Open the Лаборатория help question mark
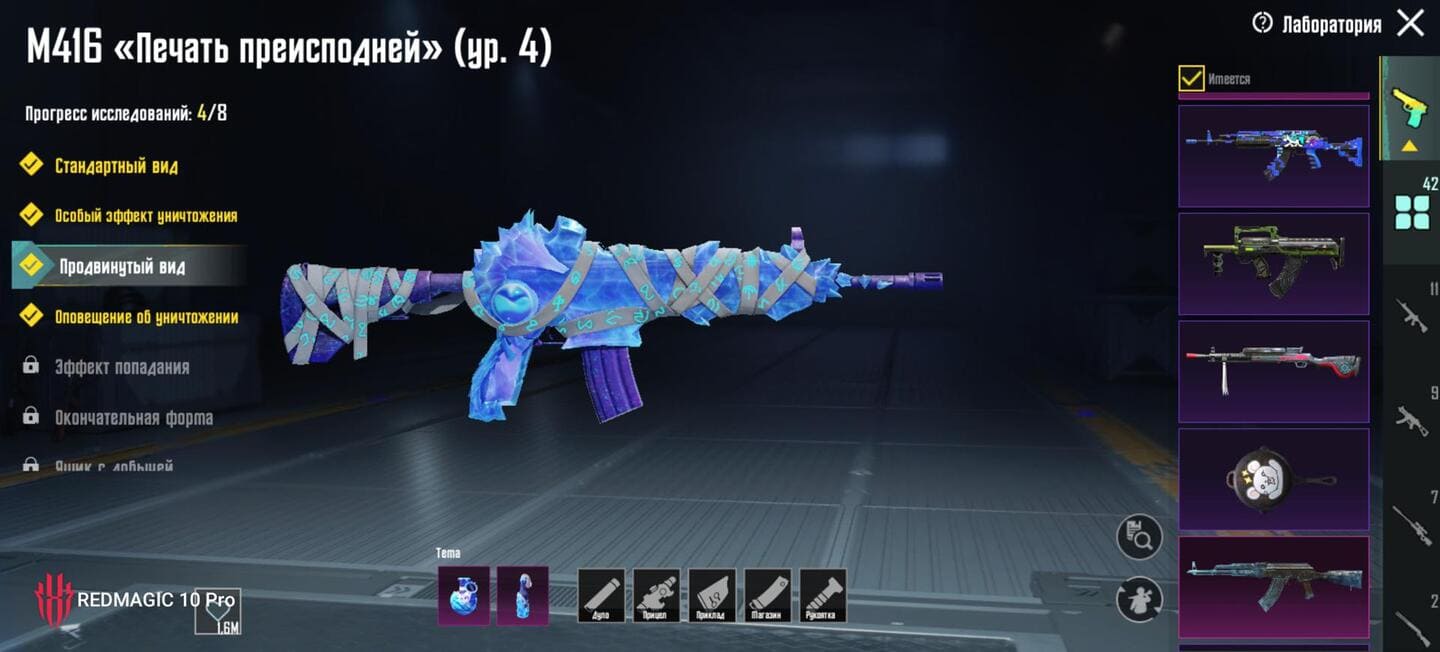Image resolution: width=1440 pixels, height=652 pixels. [1263, 23]
